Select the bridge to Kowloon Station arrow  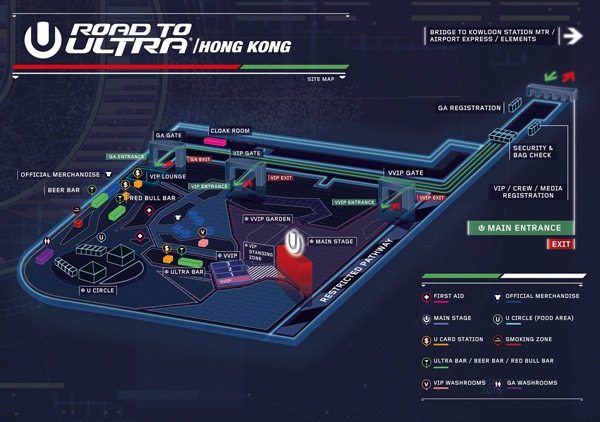[x=572, y=36]
